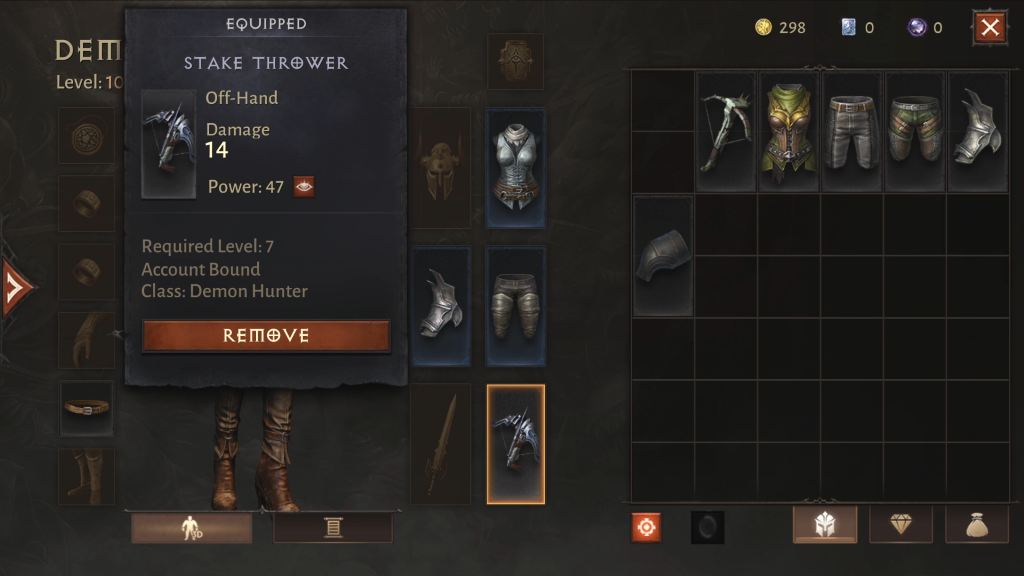Screen dimensions: 1024x576
Task: Switch to the gem tab
Action: pyautogui.click(x=901, y=525)
